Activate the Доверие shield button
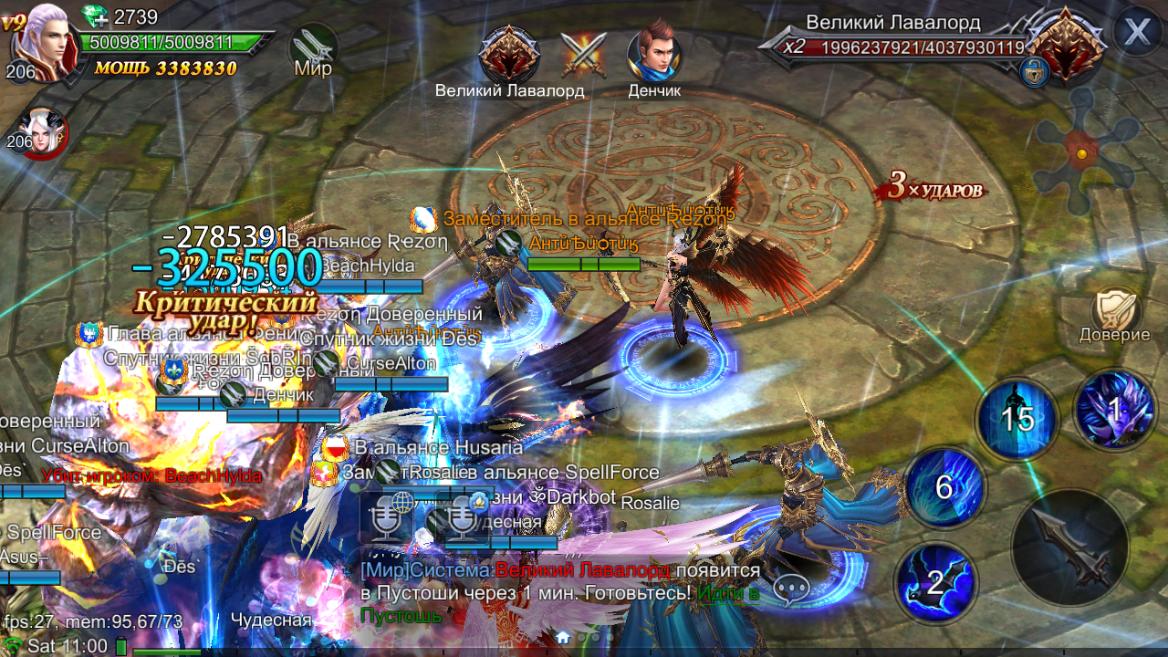The height and width of the screenshot is (657, 1168). tap(1114, 311)
